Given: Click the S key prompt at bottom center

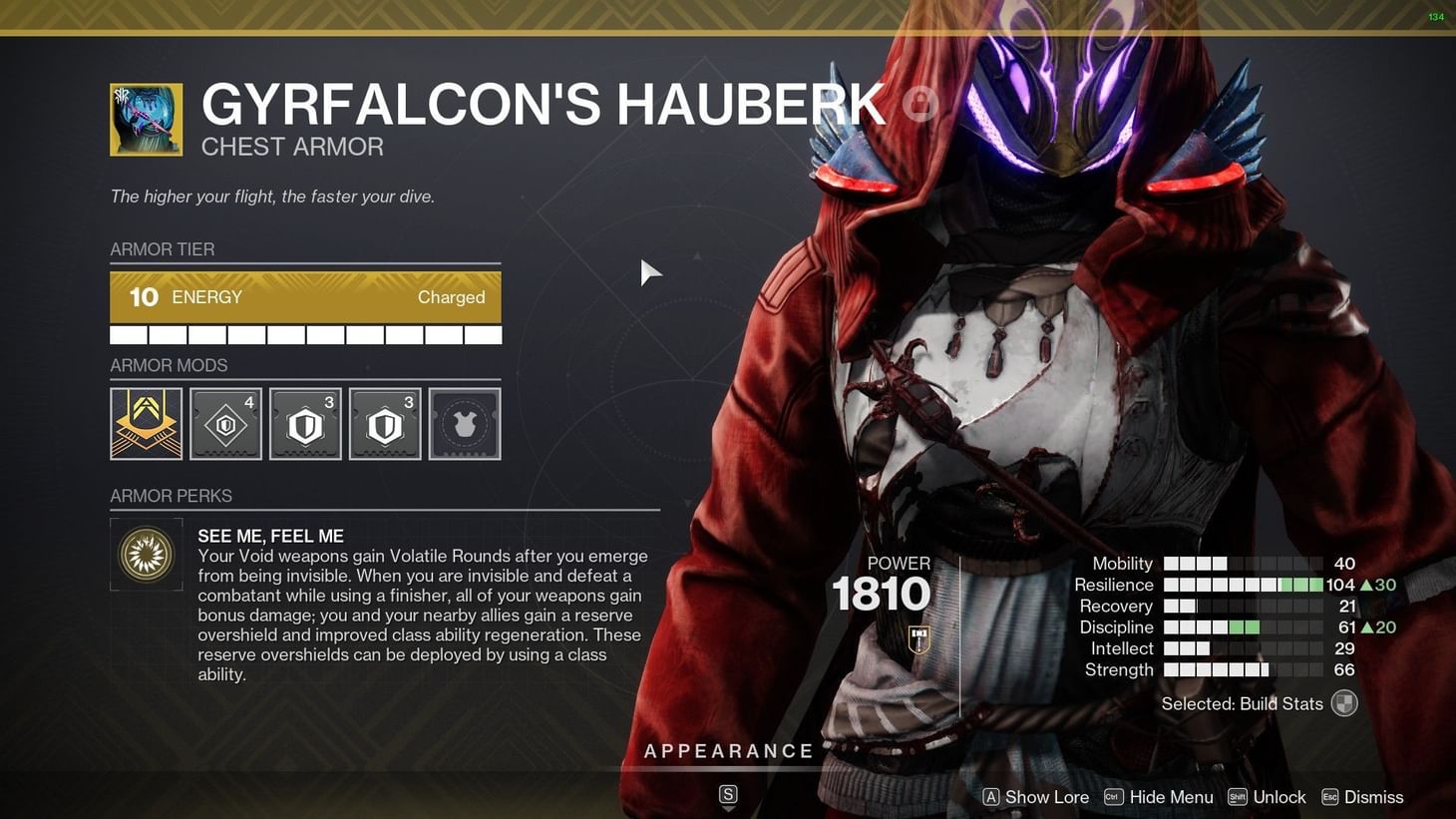Looking at the screenshot, I should pyautogui.click(x=728, y=795).
